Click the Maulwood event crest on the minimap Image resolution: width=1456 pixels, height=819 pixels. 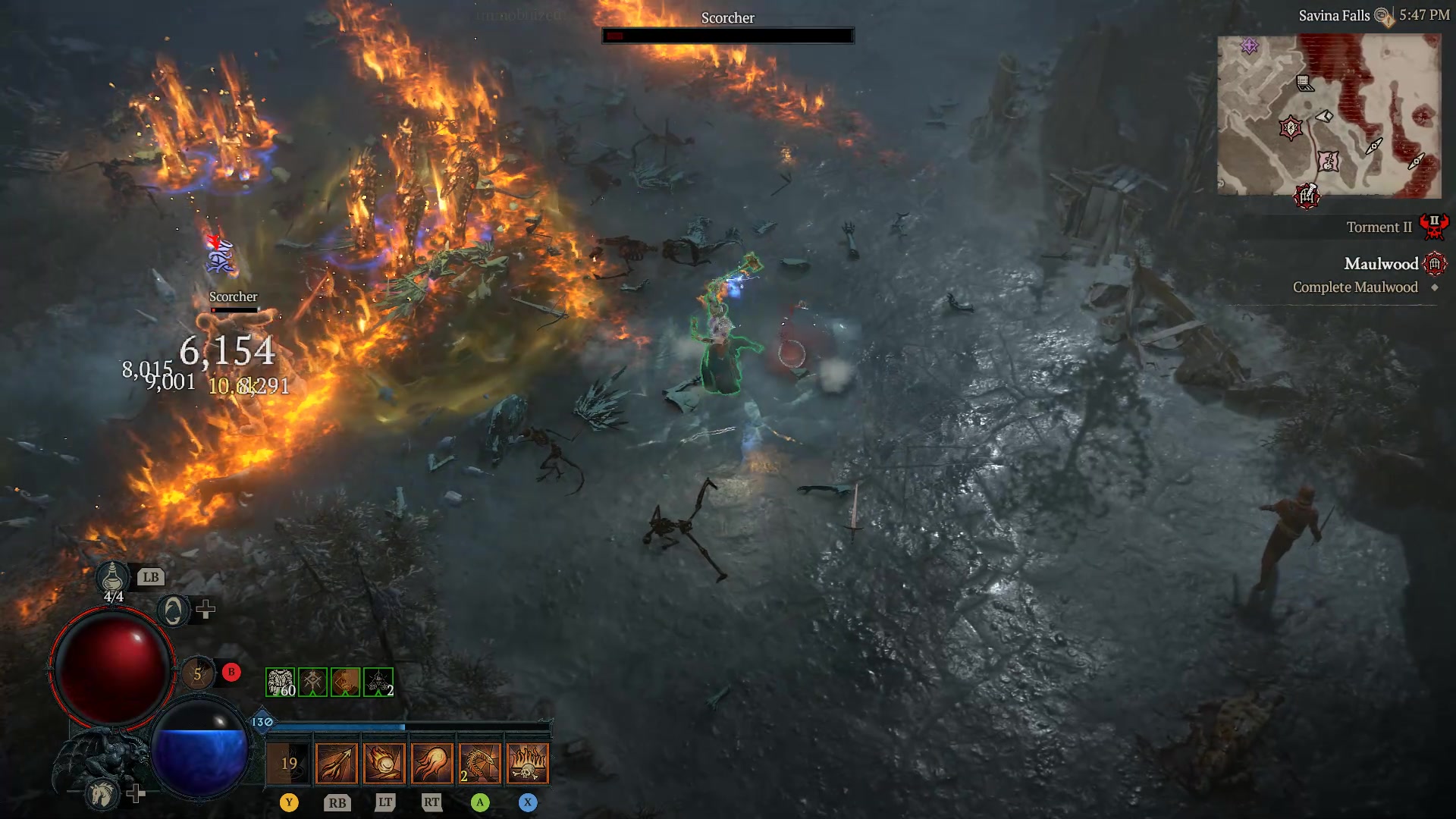click(x=1307, y=196)
